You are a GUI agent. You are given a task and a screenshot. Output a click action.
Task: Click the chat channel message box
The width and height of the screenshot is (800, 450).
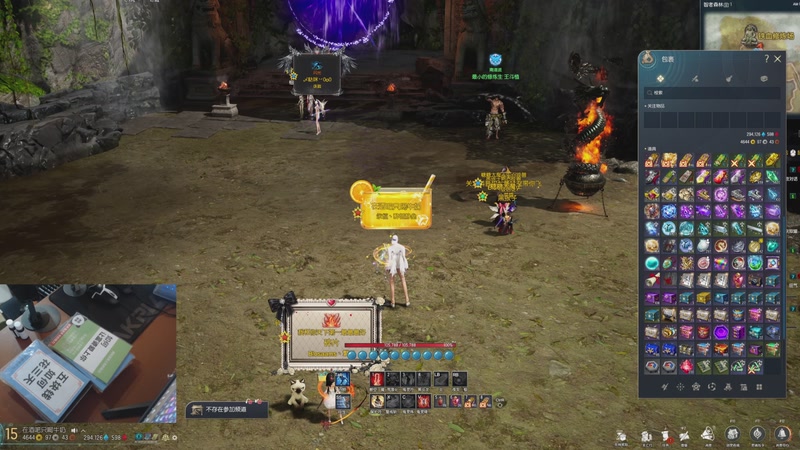[x=227, y=409]
